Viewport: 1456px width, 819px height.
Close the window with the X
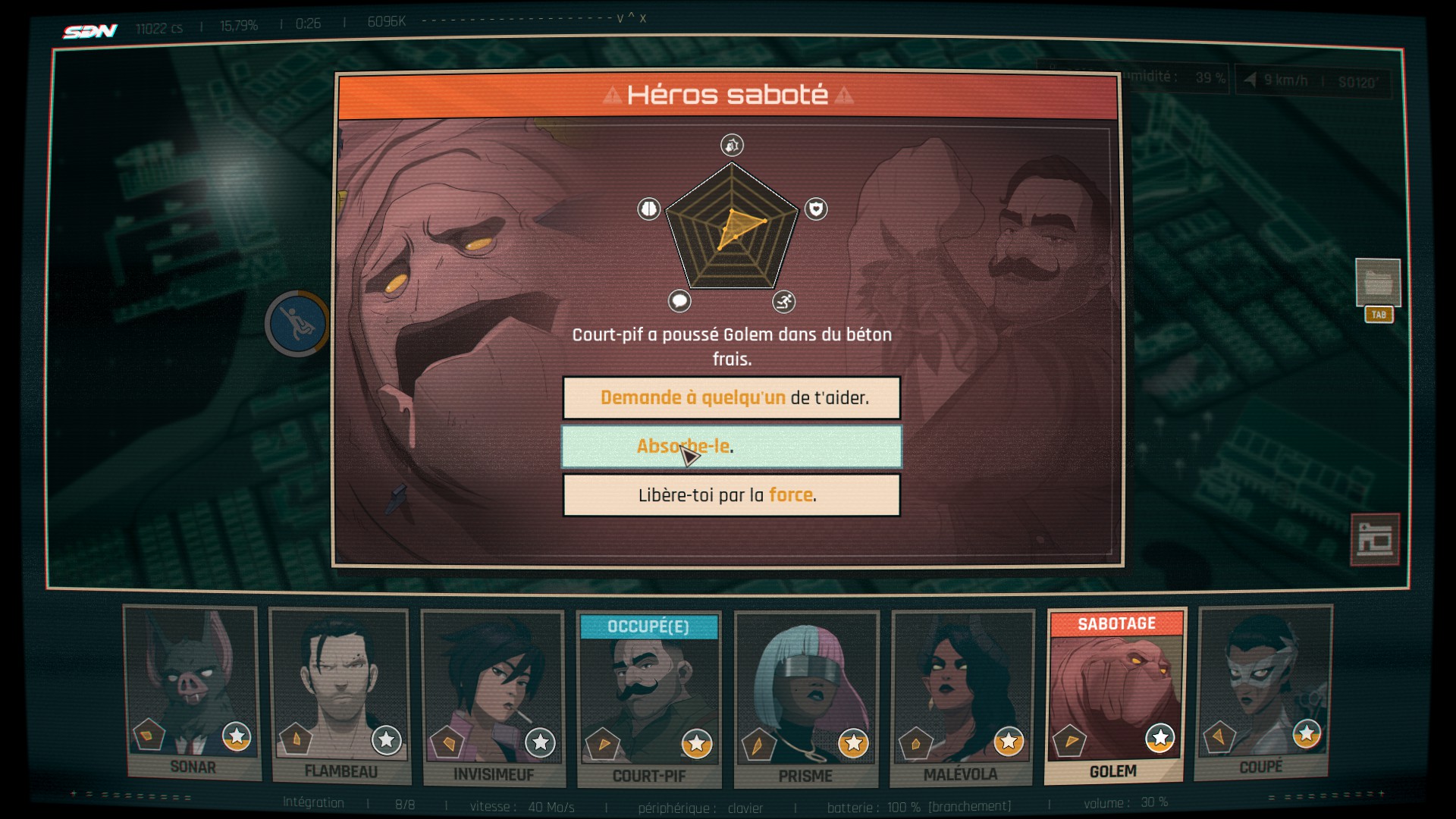[643, 18]
